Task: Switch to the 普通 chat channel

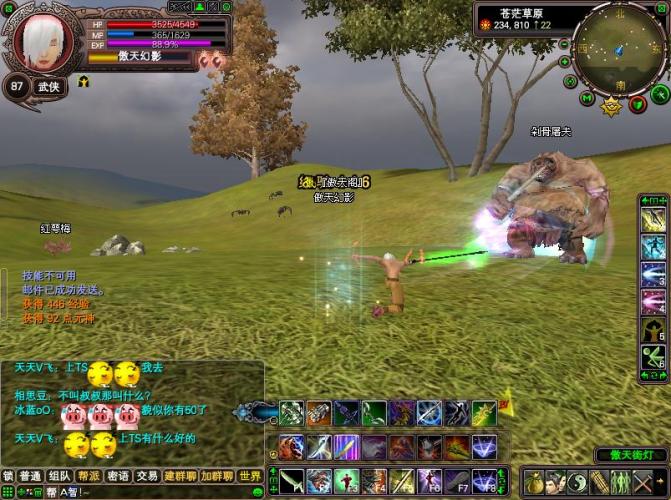Action: point(31,476)
